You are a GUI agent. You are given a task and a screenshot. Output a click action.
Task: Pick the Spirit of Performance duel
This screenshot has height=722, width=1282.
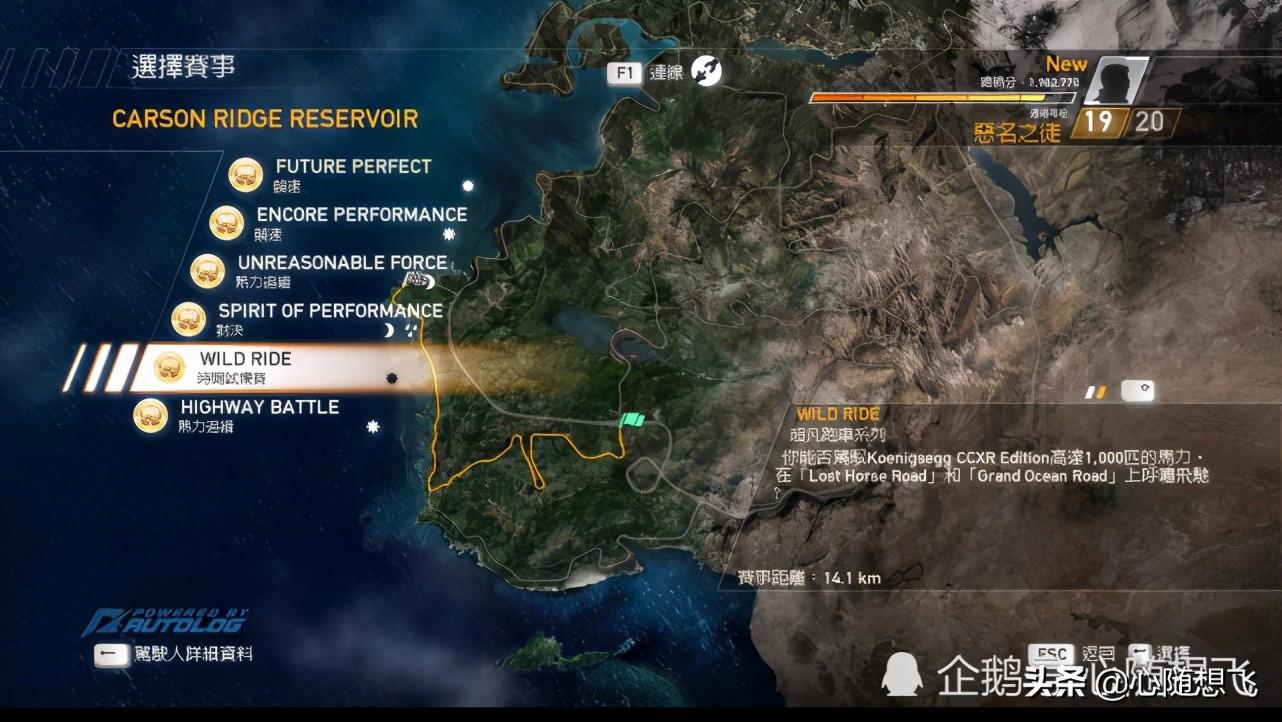pos(329,311)
